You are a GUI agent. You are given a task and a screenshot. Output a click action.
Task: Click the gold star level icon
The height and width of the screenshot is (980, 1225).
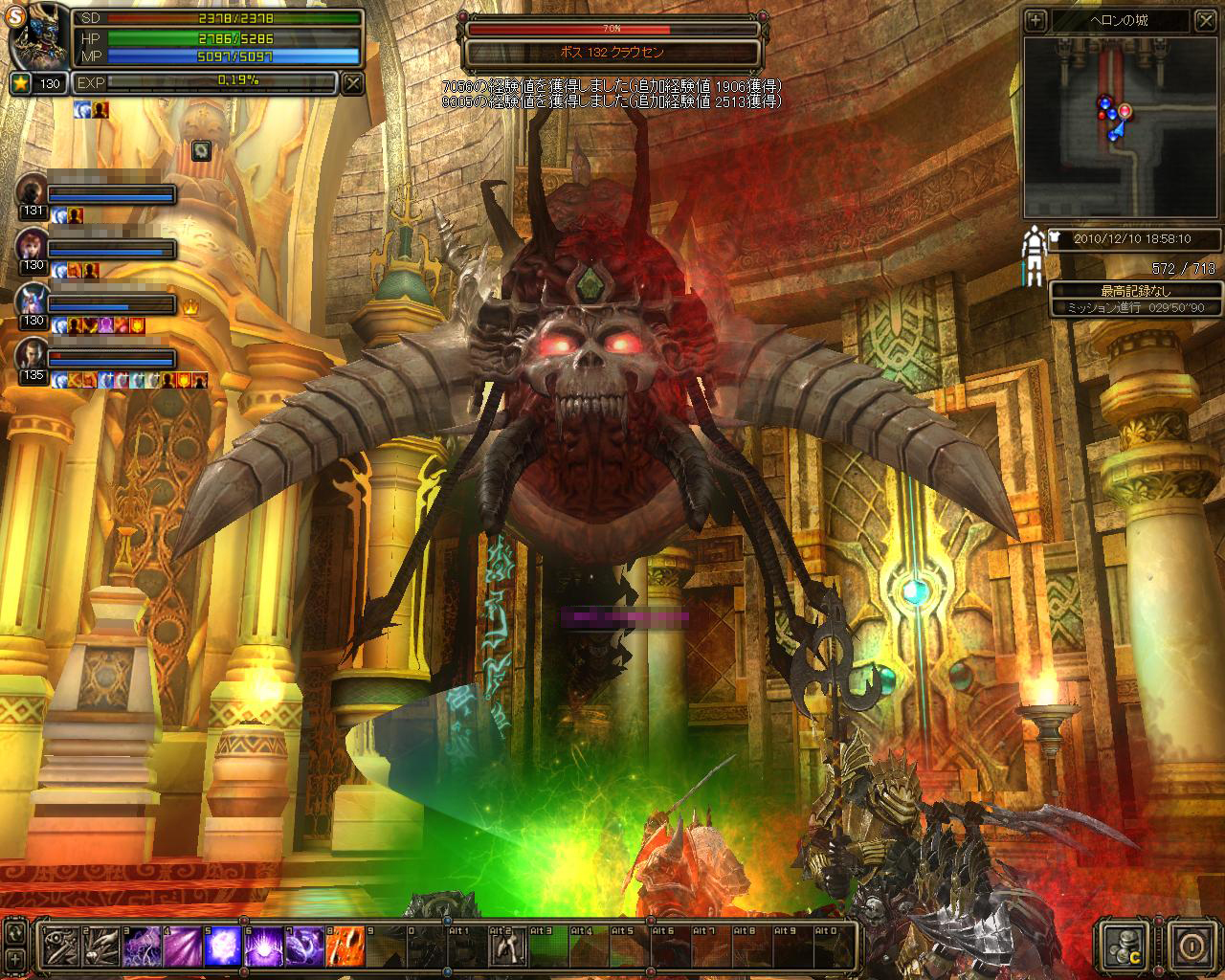point(20,83)
